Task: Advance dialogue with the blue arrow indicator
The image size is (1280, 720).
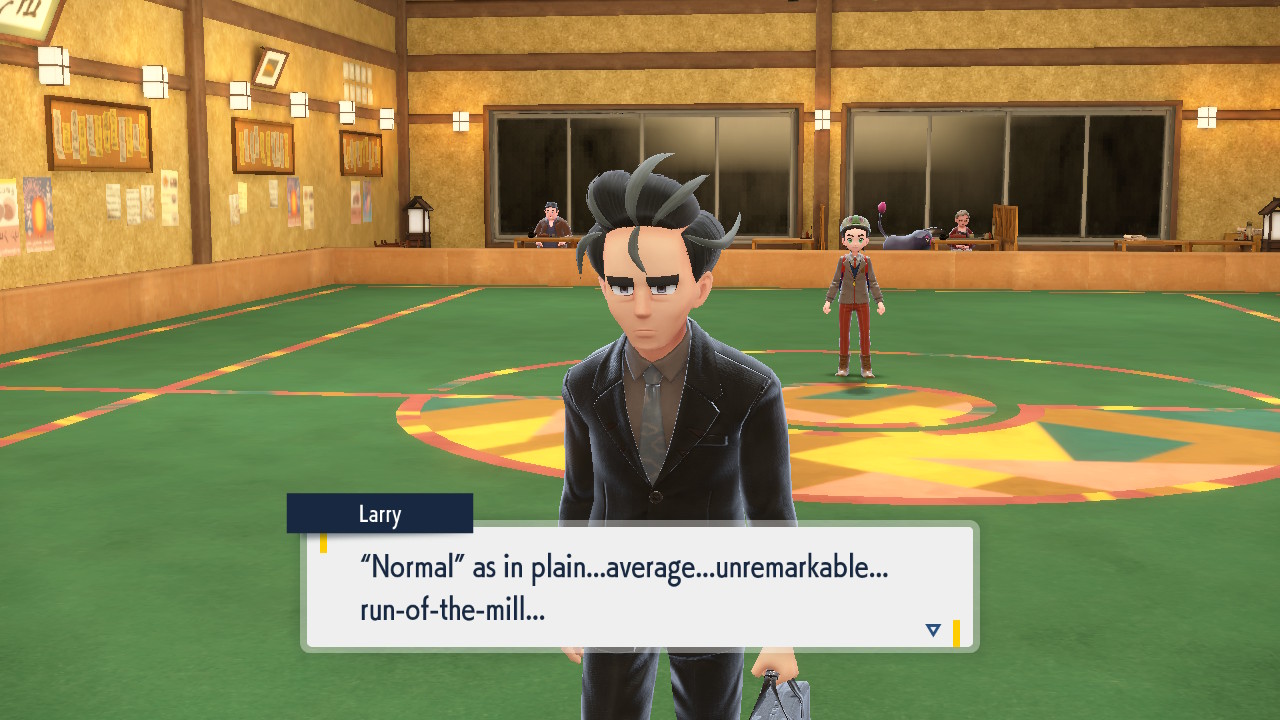Action: (x=933, y=630)
